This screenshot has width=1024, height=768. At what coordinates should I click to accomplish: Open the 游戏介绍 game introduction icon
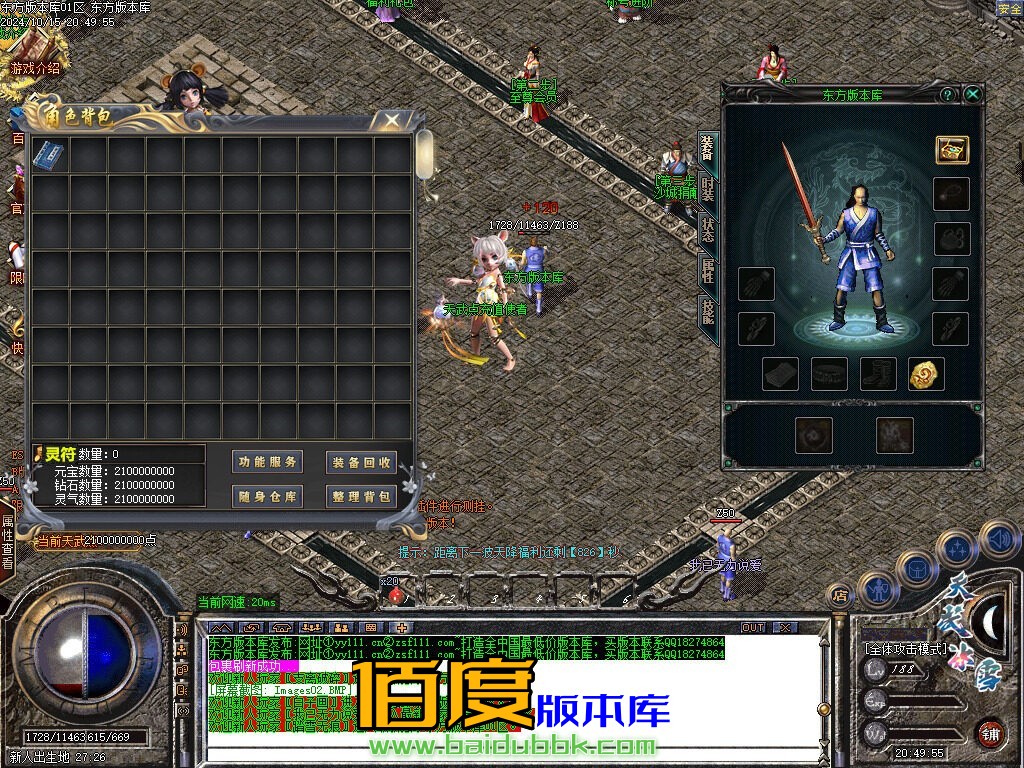click(x=35, y=55)
